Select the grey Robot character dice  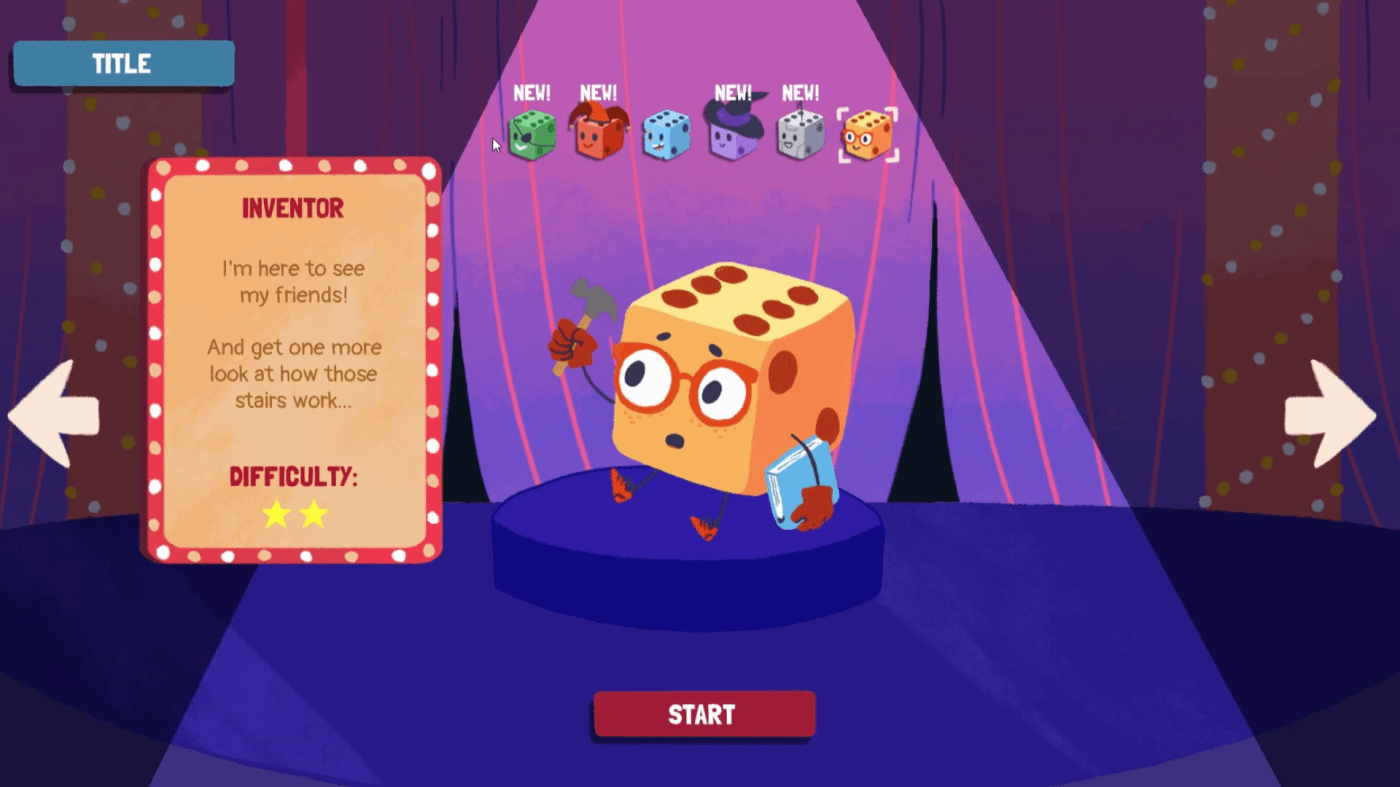(800, 133)
